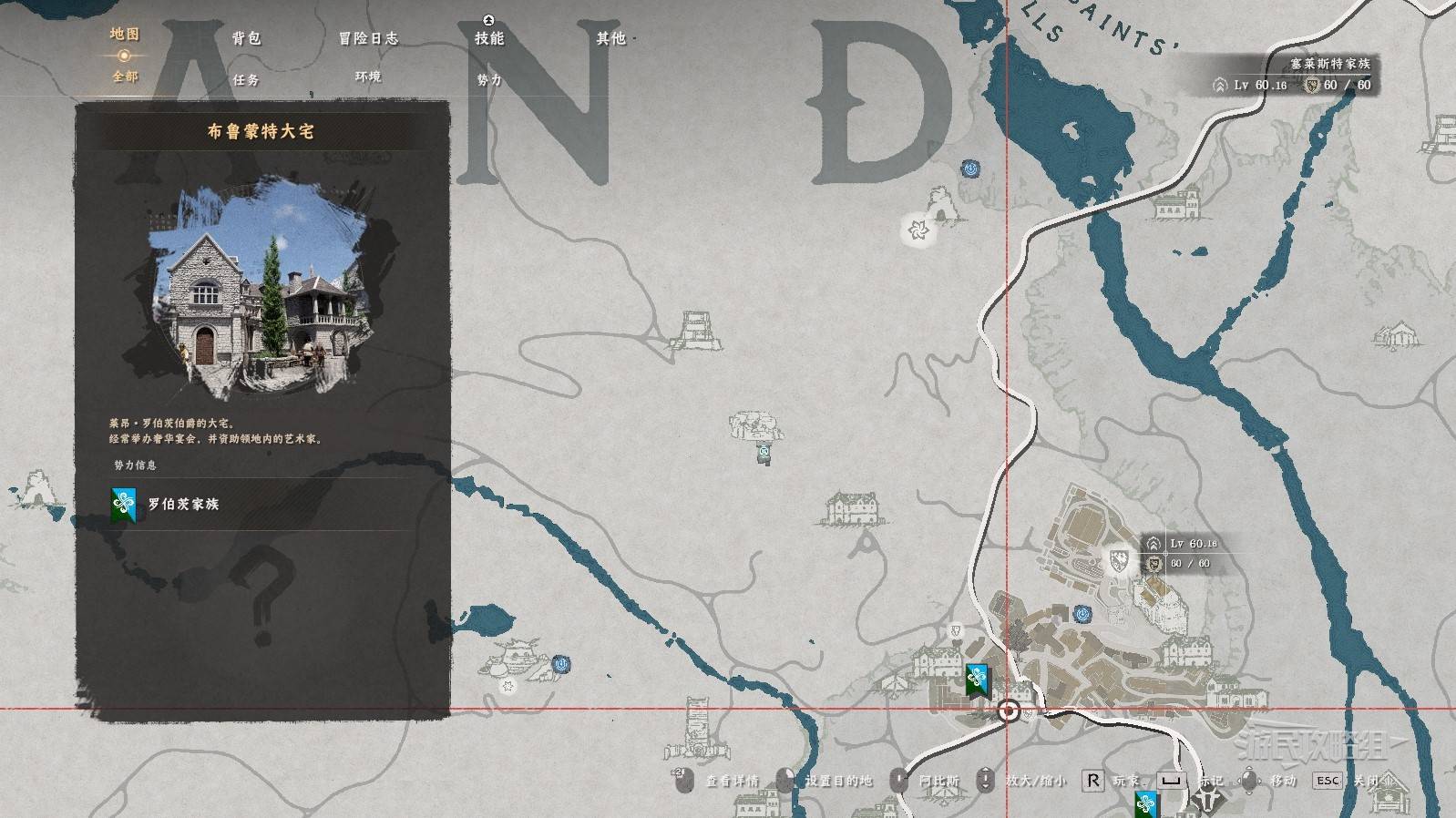Switch to the 技能 skills tab
The image size is (1456, 818).
[489, 38]
